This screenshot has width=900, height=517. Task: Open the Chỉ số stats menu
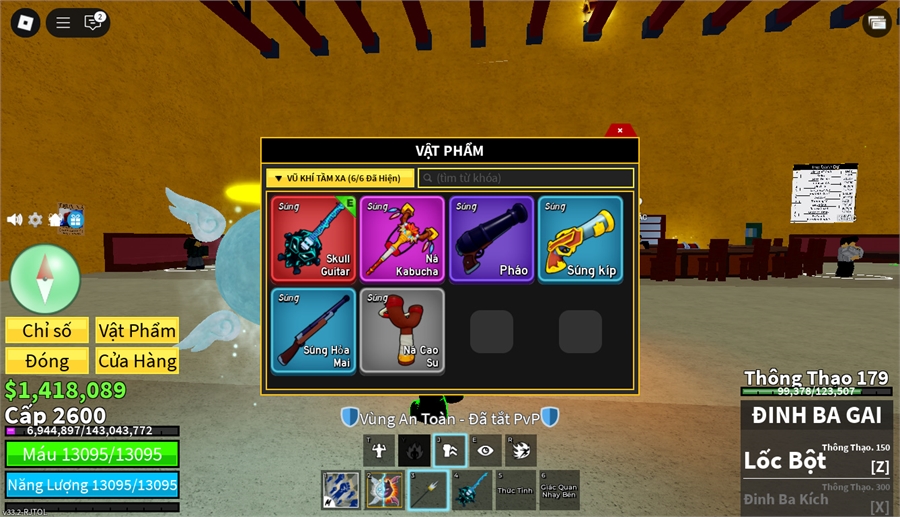click(47, 331)
